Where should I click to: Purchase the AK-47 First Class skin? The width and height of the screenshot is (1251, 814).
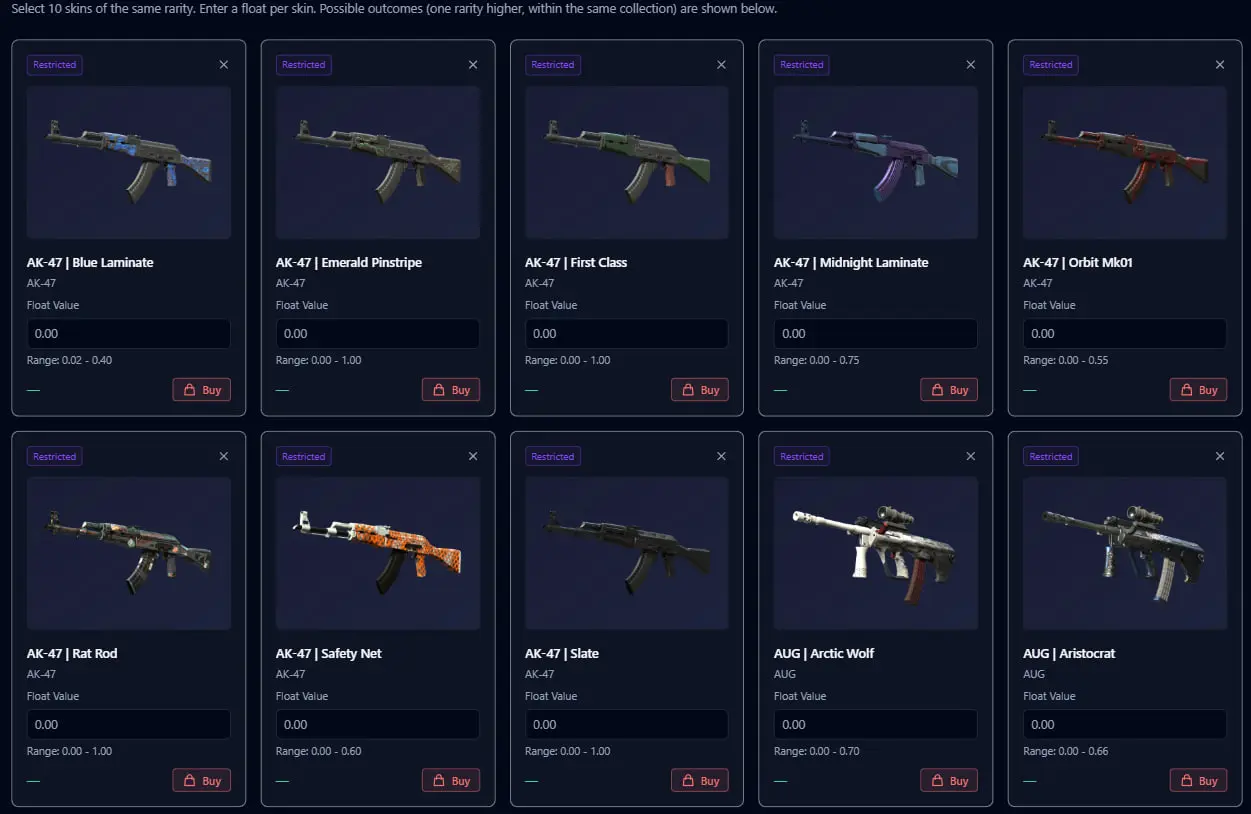tap(700, 390)
